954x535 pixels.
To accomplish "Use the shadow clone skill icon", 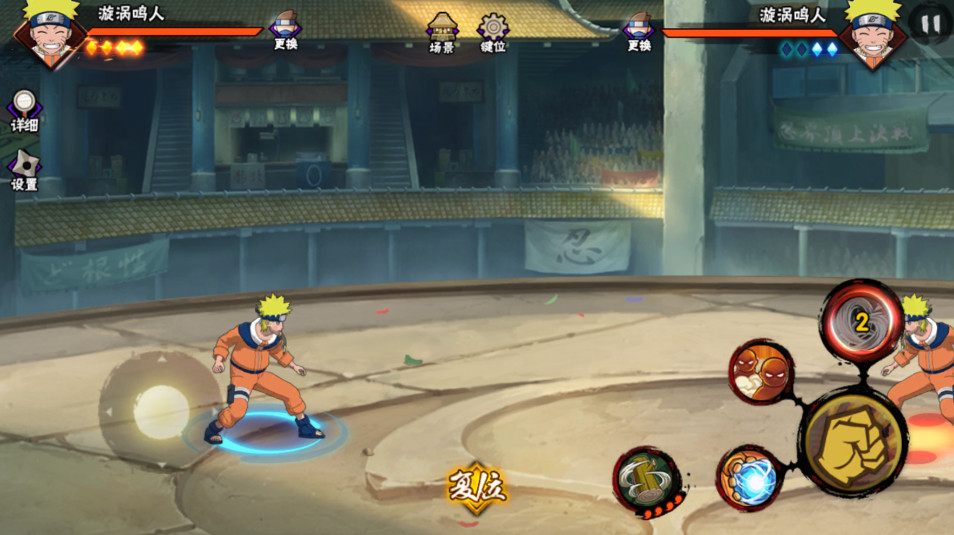I will (762, 372).
